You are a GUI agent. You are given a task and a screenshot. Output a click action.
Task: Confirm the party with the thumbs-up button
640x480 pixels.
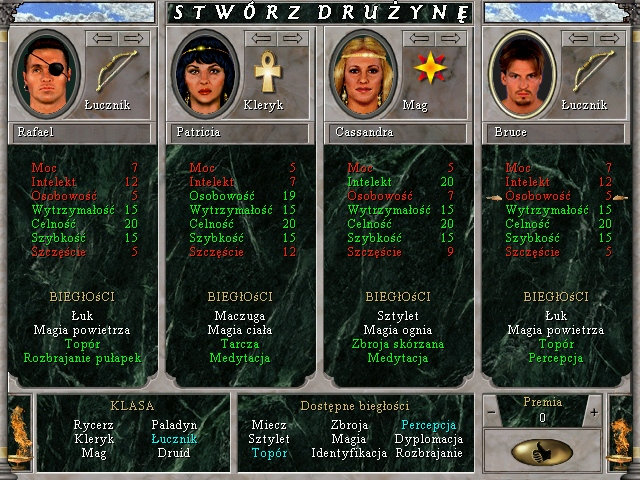pyautogui.click(x=541, y=452)
